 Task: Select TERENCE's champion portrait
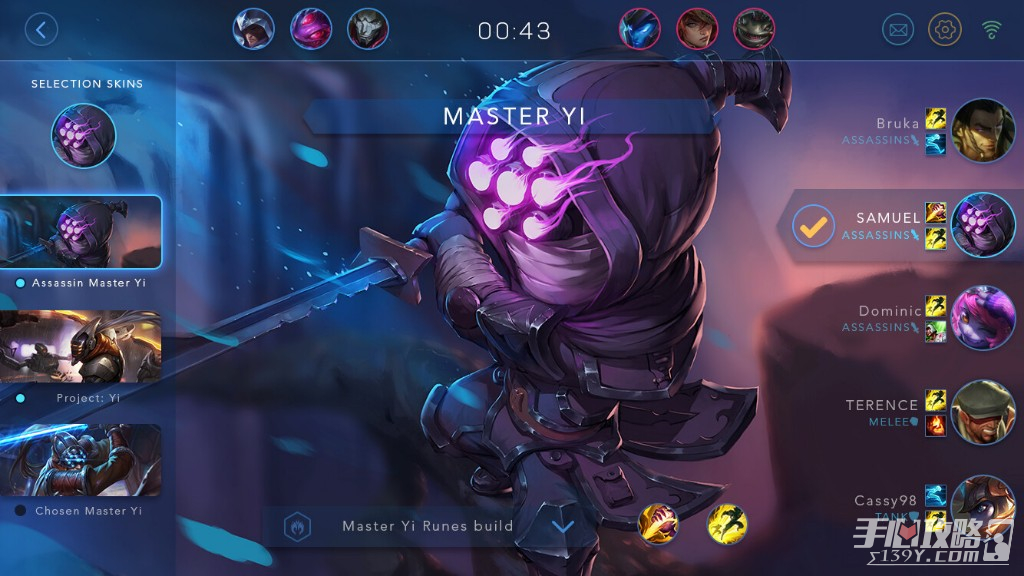(x=983, y=411)
